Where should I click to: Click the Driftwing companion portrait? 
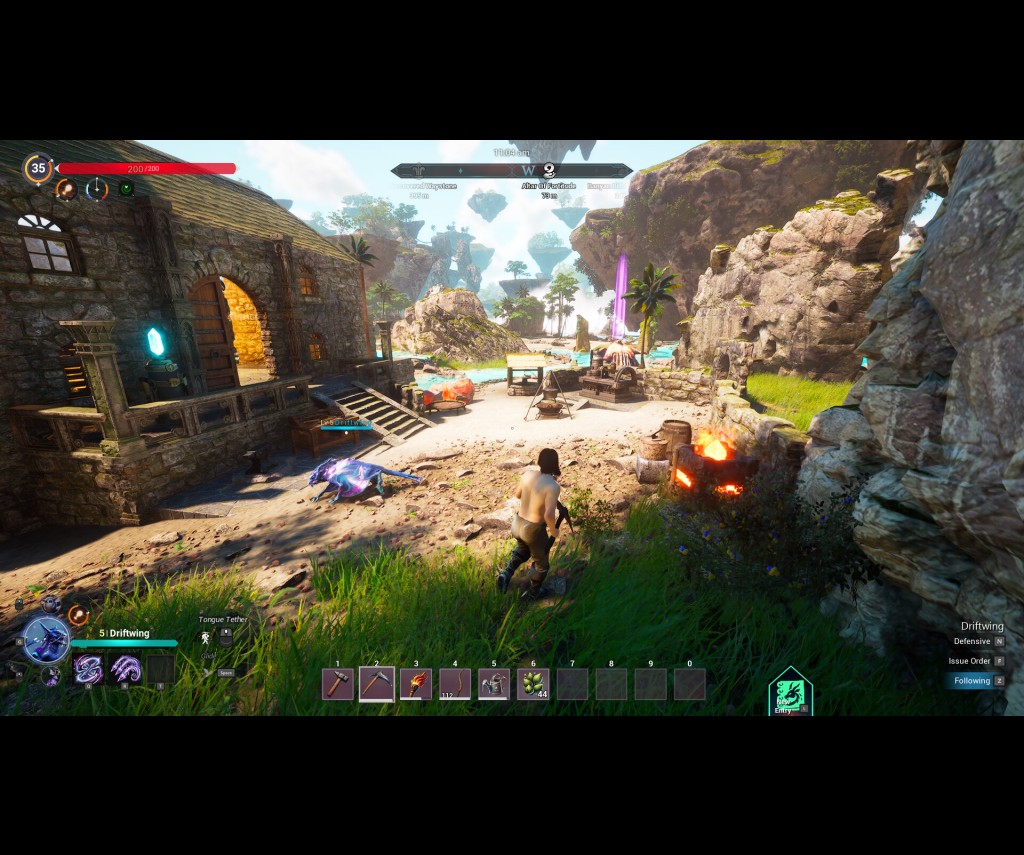click(46, 640)
